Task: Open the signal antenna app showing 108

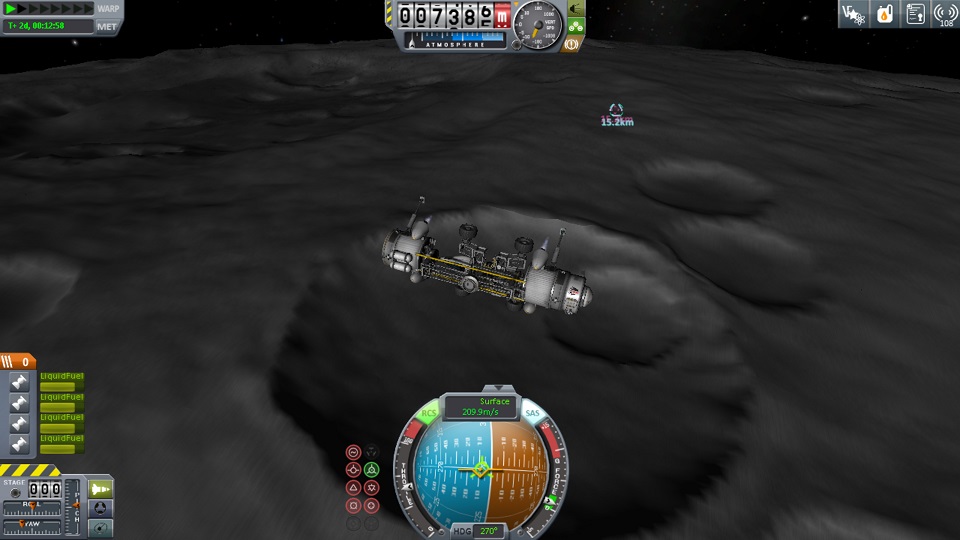Action: tap(945, 14)
